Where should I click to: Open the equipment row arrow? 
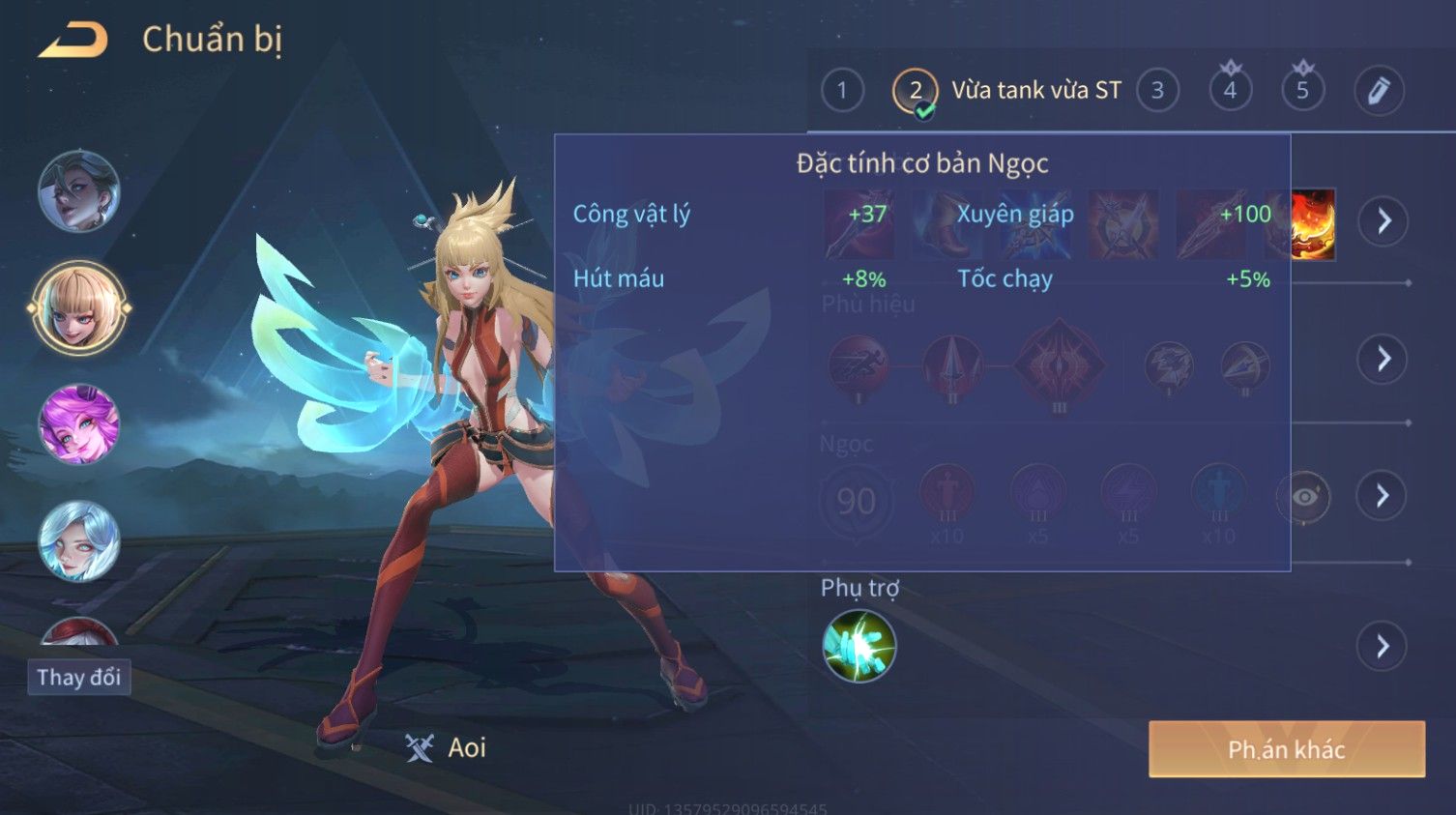(x=1383, y=221)
